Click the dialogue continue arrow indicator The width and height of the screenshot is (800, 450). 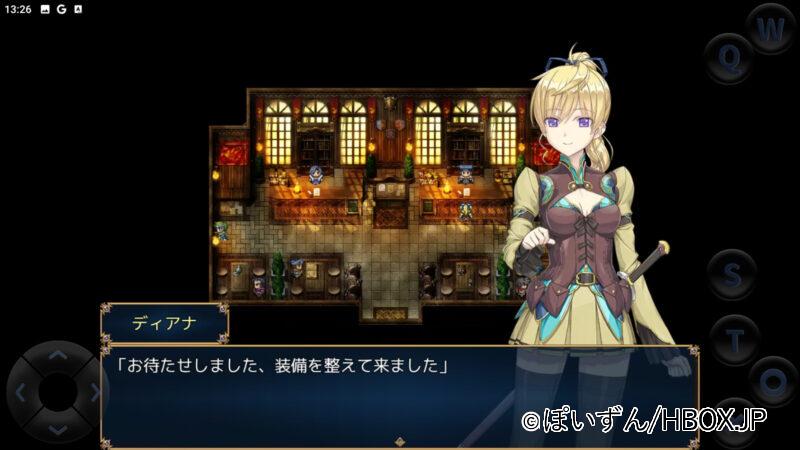[399, 440]
